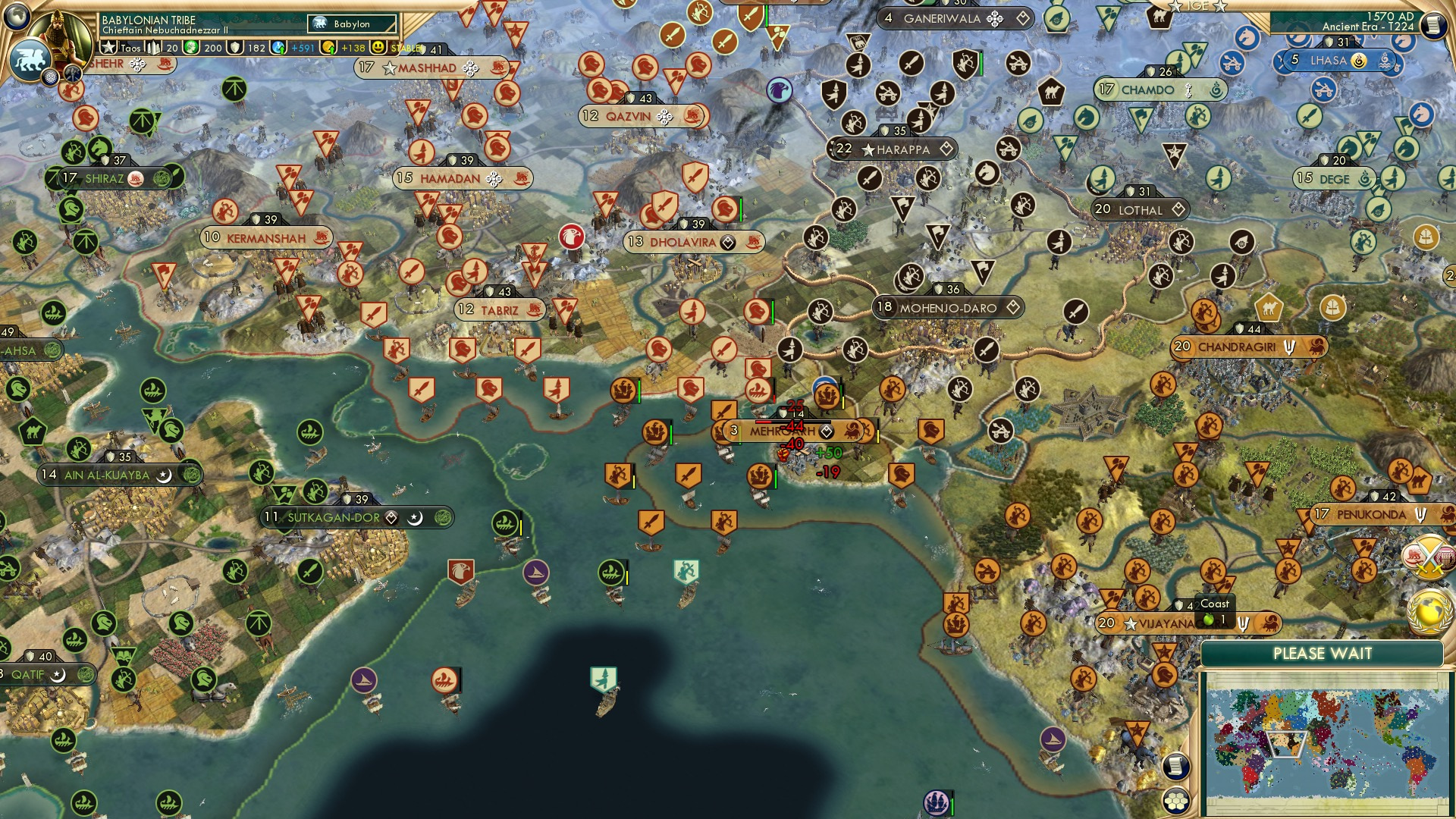Image resolution: width=1456 pixels, height=819 pixels.
Task: Expand the Babylon civilization banner
Action: coord(350,24)
